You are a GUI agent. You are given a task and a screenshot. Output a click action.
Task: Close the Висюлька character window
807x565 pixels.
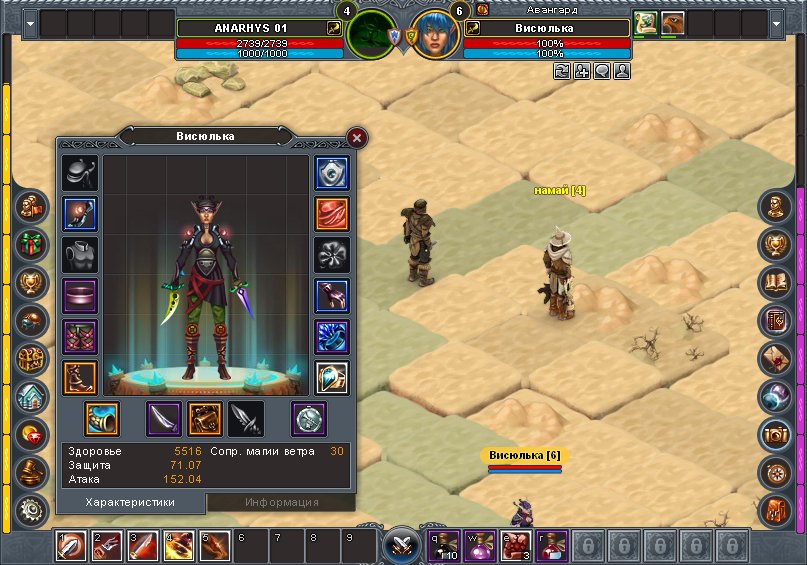click(x=357, y=138)
